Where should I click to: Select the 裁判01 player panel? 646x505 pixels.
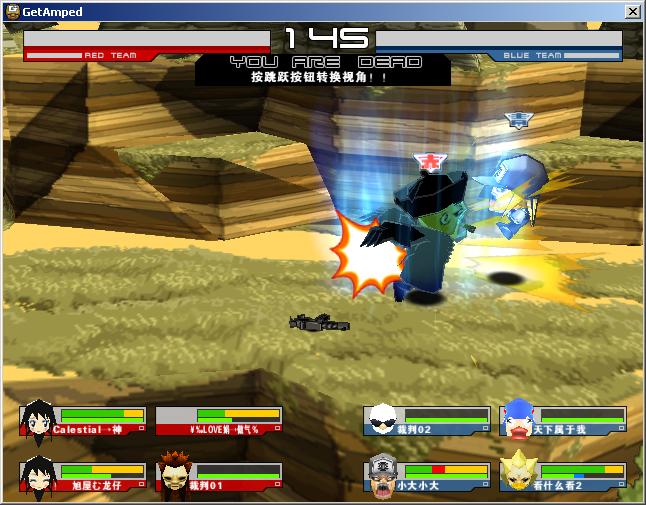pyautogui.click(x=219, y=477)
